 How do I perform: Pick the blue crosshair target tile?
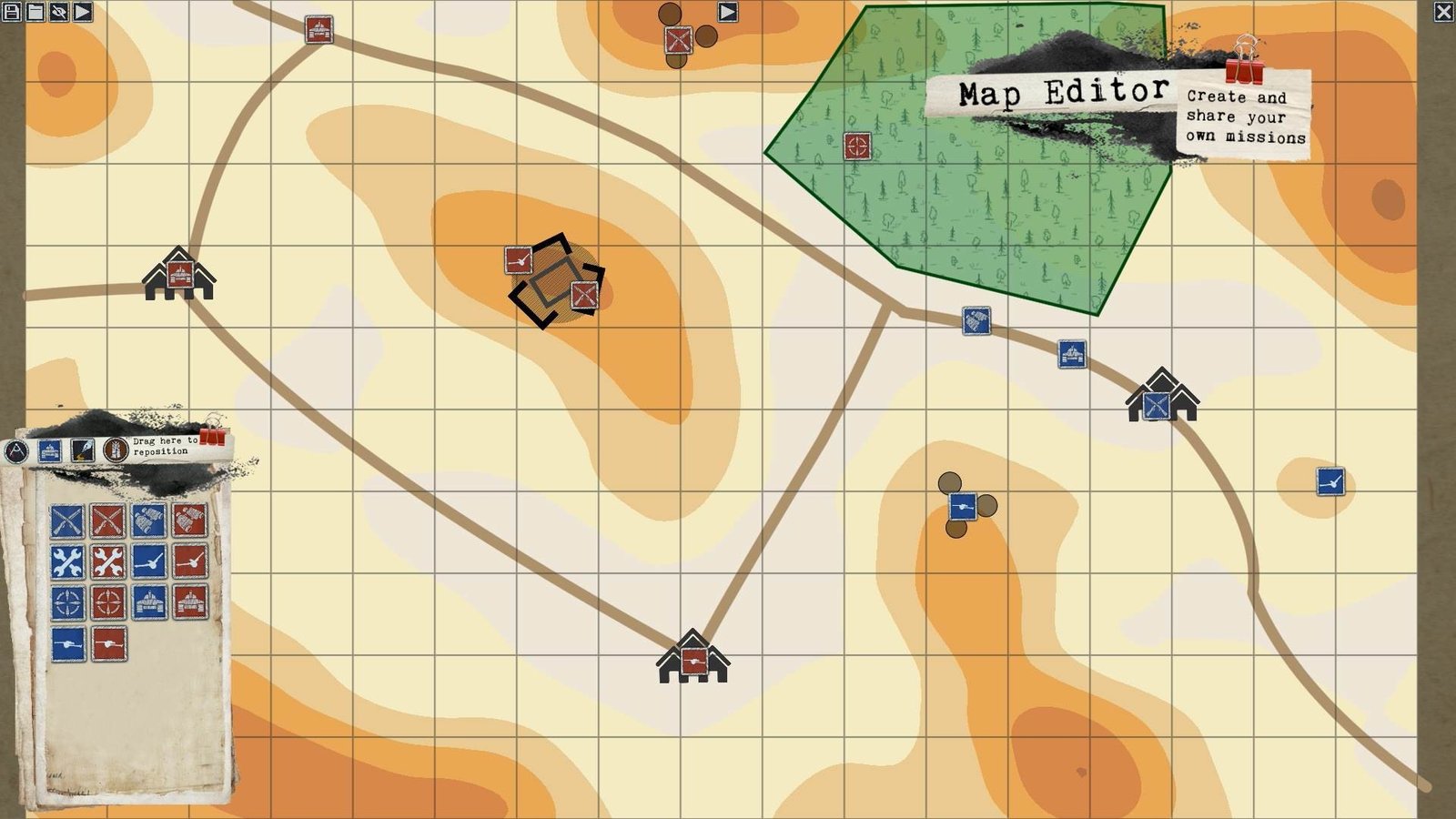(67, 602)
